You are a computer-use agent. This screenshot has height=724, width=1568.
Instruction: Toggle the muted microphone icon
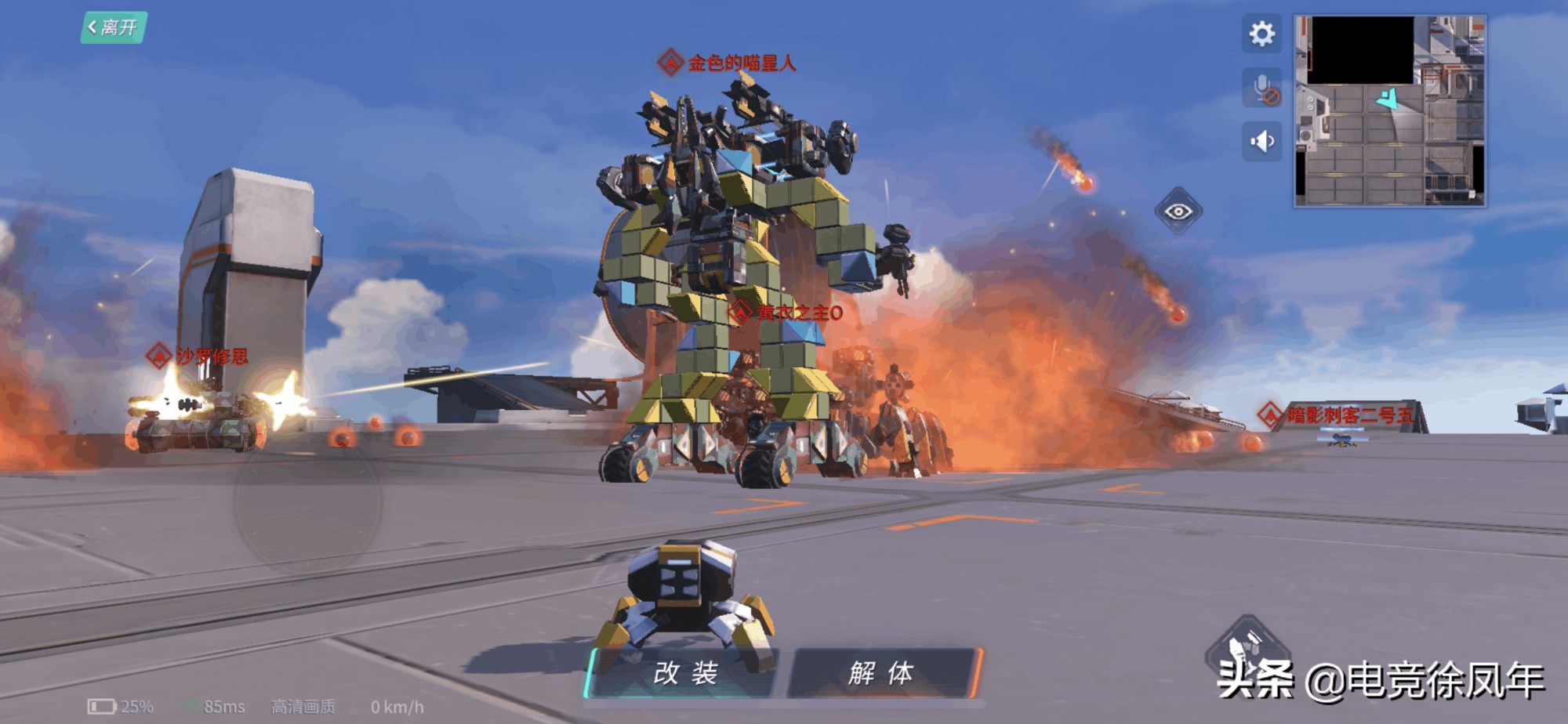1262,88
